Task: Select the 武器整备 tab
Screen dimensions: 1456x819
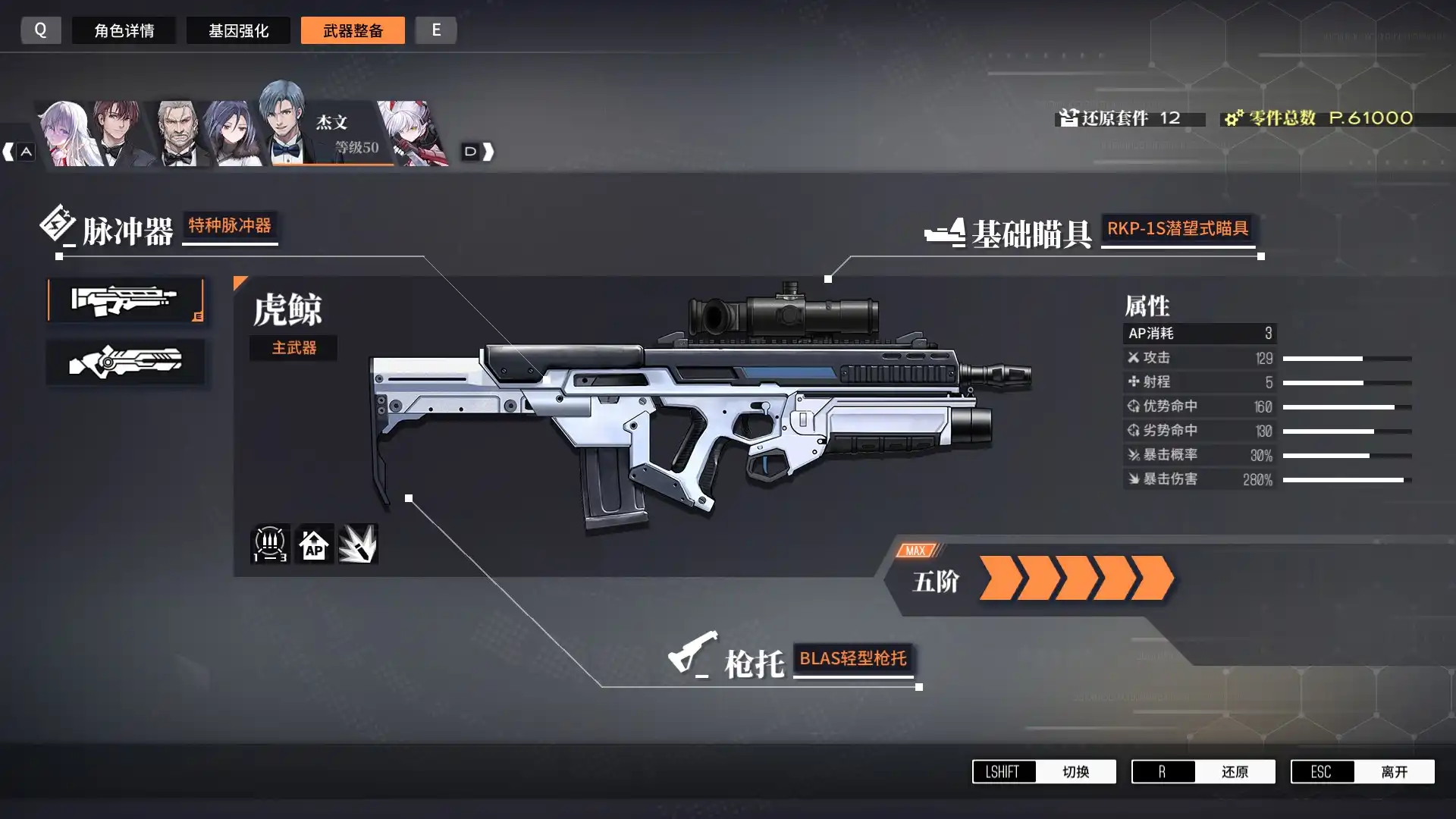Action: click(x=353, y=30)
